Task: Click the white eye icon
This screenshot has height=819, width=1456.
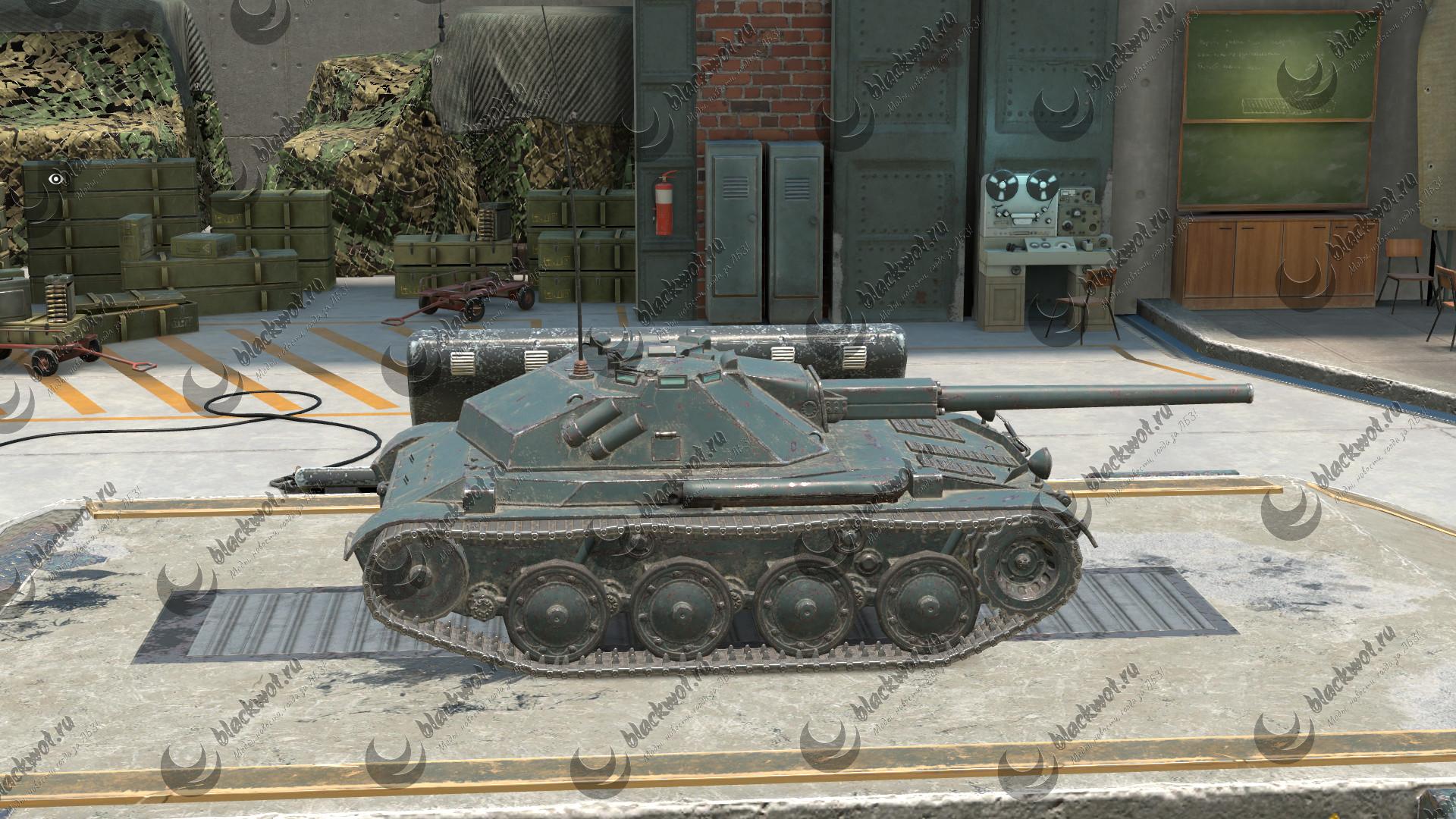Action: coord(55,179)
